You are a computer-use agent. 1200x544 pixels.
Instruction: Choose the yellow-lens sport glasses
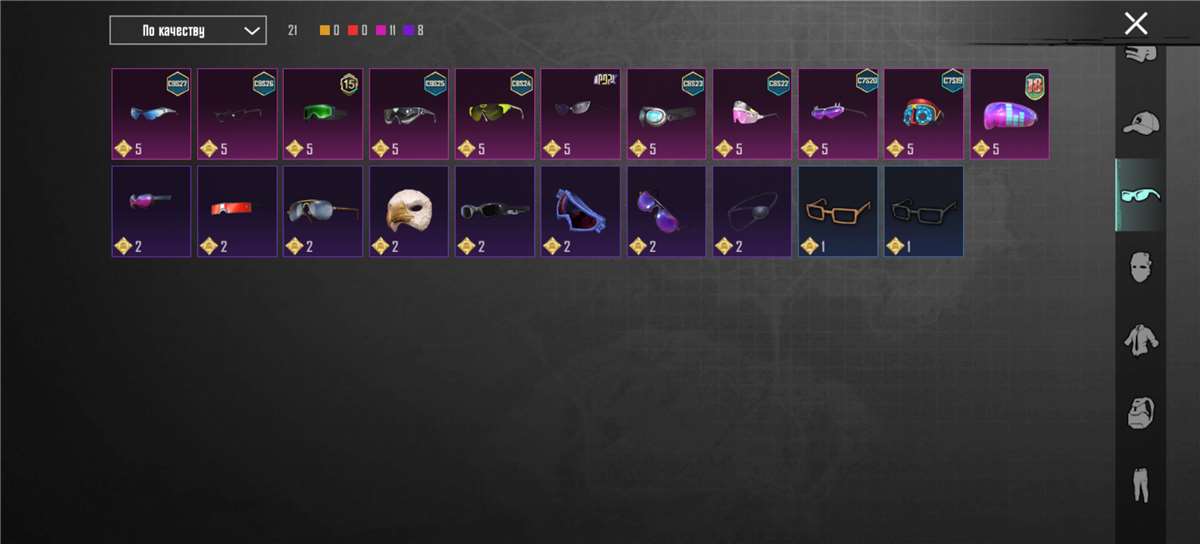(x=495, y=114)
